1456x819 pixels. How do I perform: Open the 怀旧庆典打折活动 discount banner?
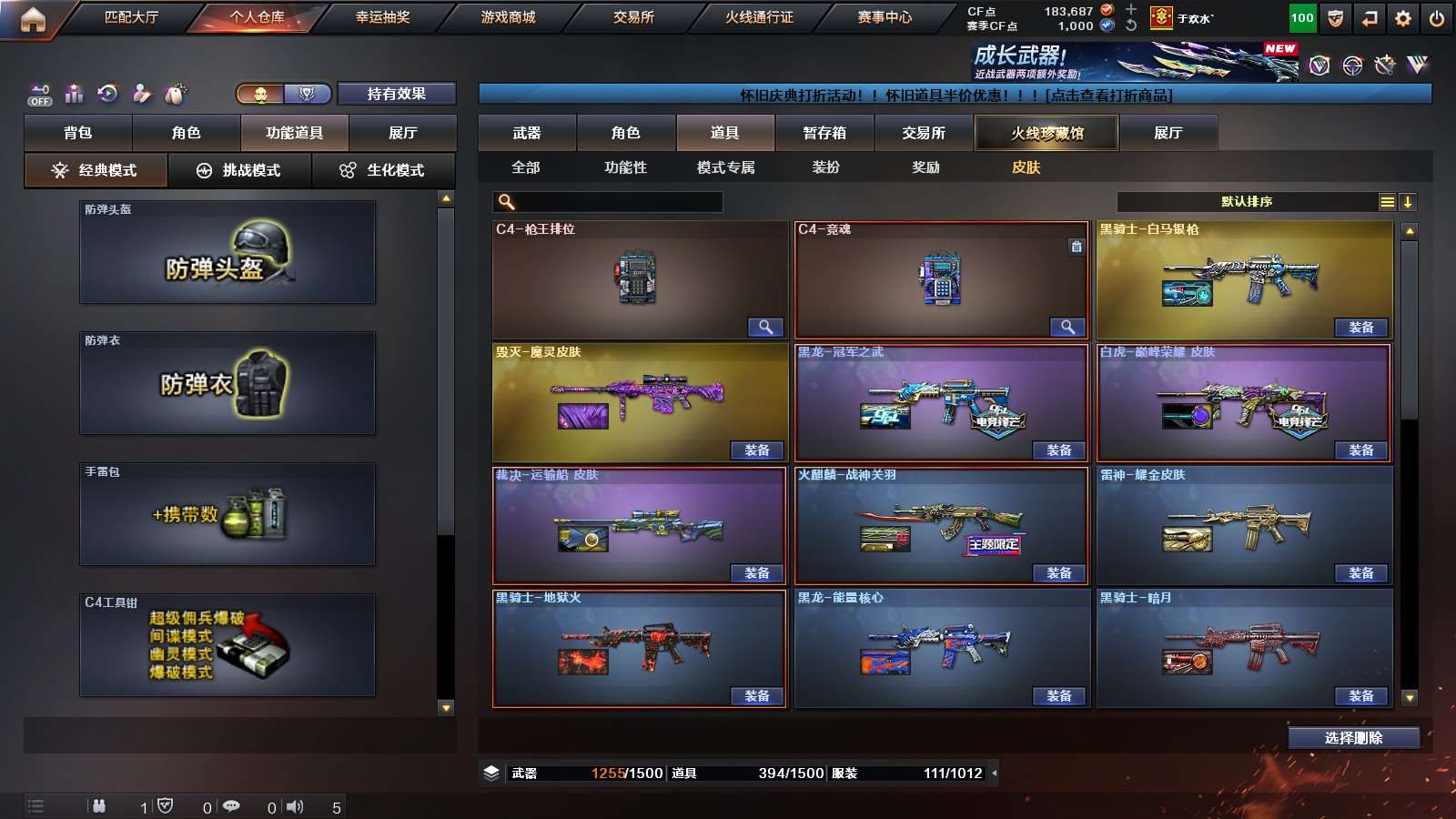click(955, 95)
